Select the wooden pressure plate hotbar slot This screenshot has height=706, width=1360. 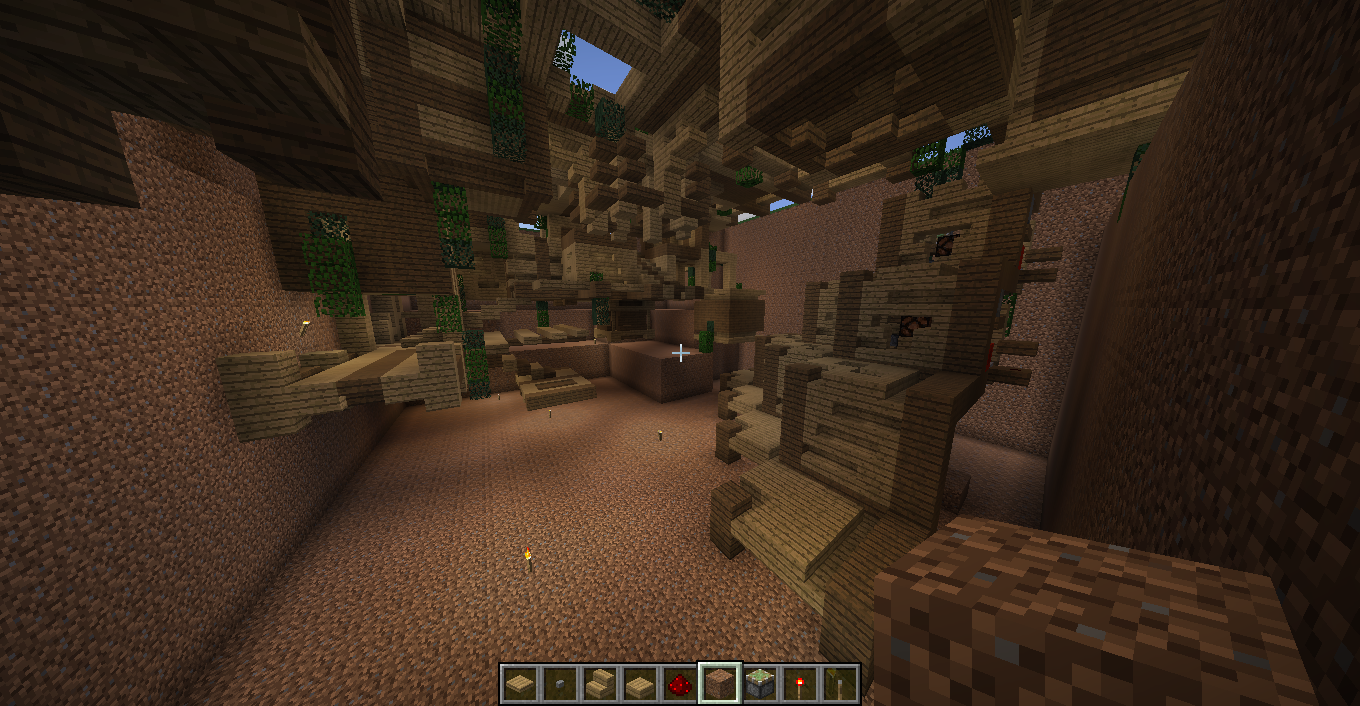click(x=519, y=684)
